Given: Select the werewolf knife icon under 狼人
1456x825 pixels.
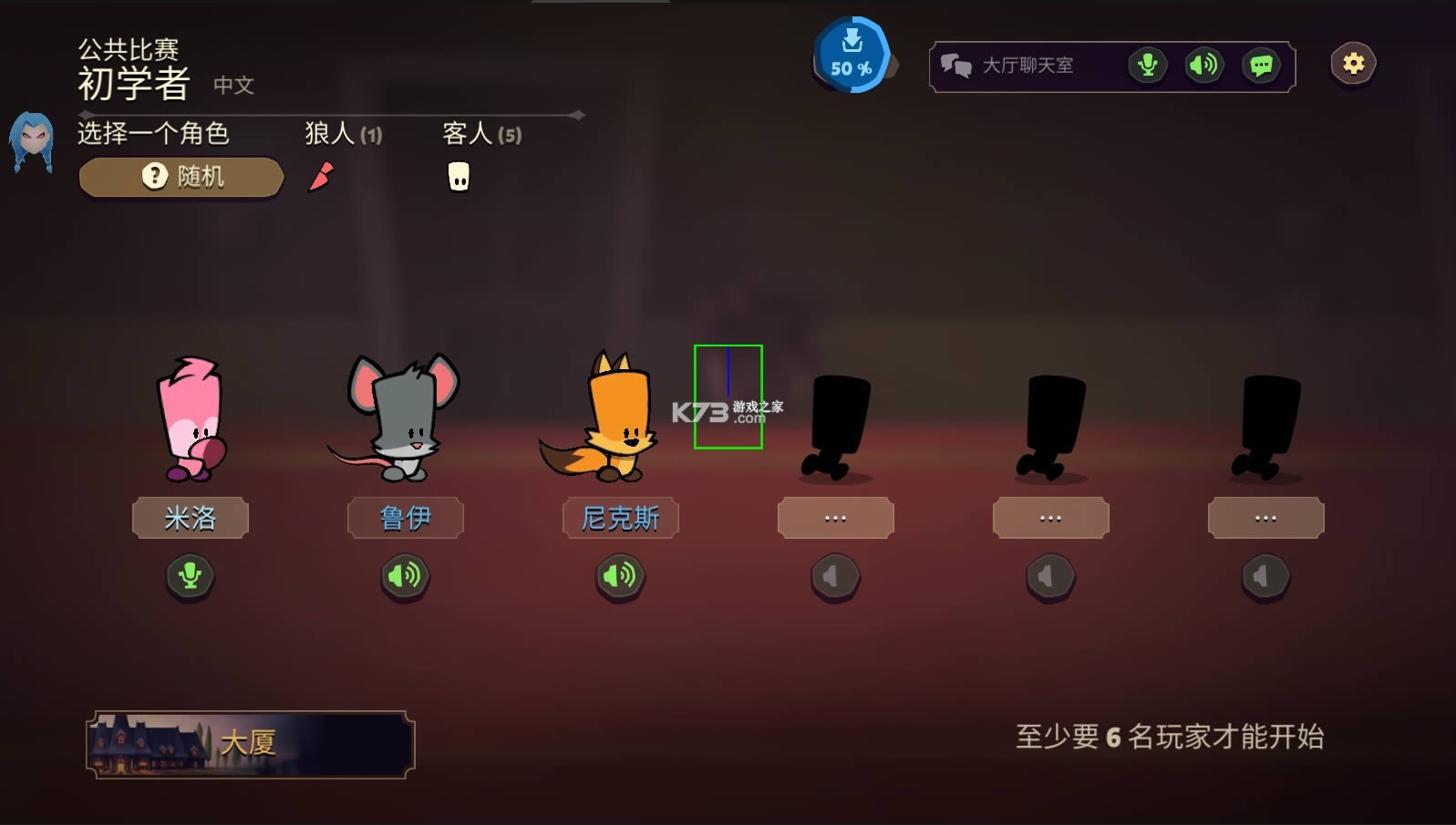Looking at the screenshot, I should [321, 175].
